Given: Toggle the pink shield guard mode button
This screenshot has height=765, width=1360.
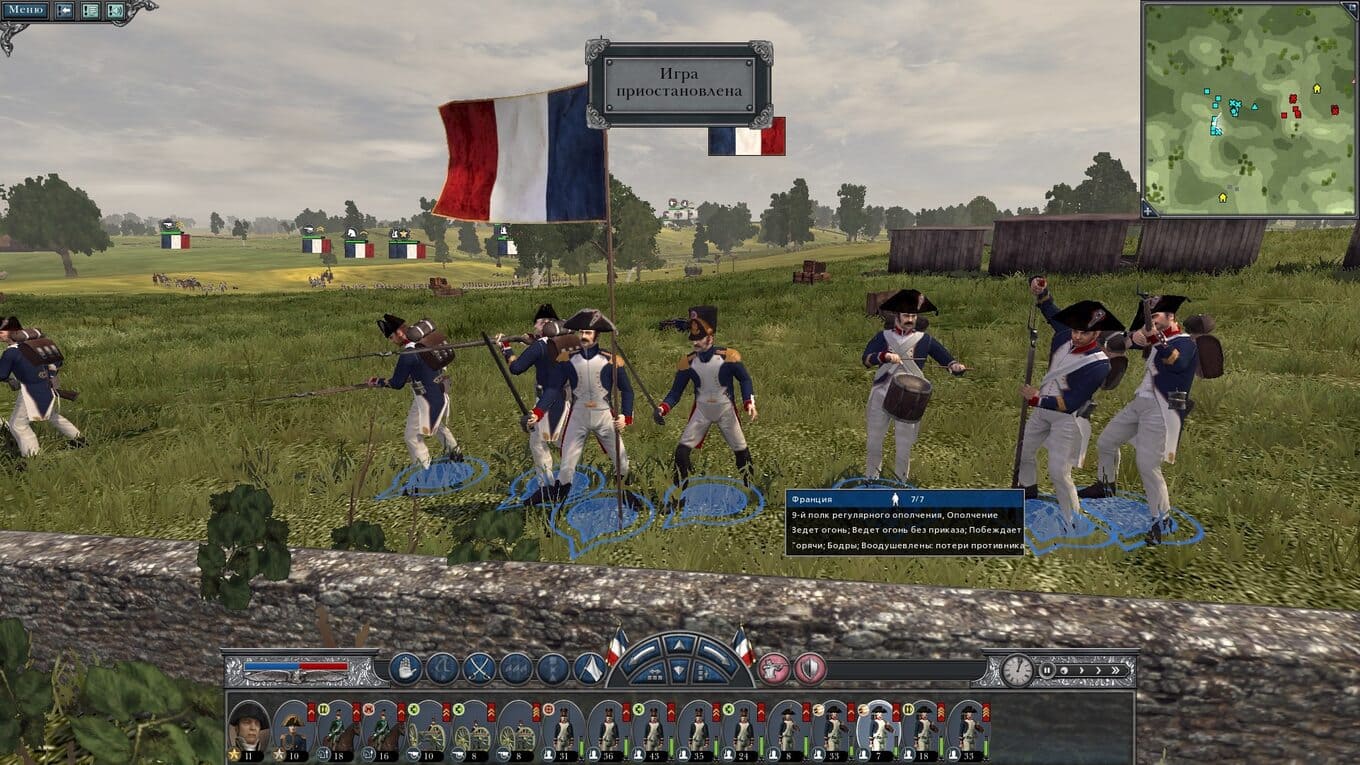Looking at the screenshot, I should [x=809, y=668].
